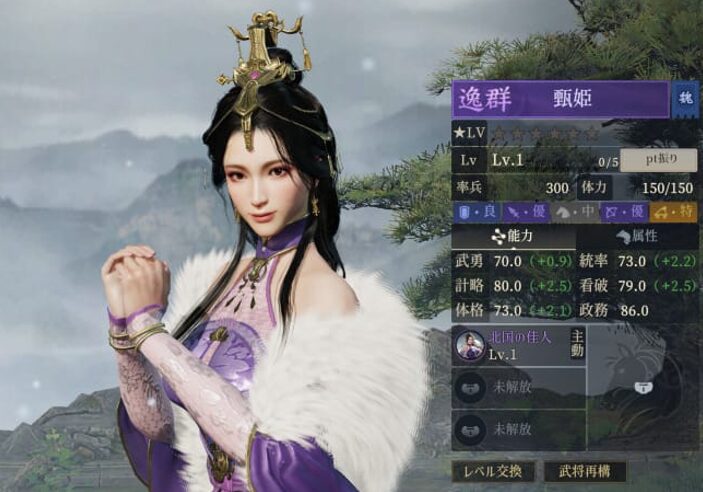Image resolution: width=703 pixels, height=492 pixels.
Task: Open the pt振り point allocation button
Action: point(658,160)
